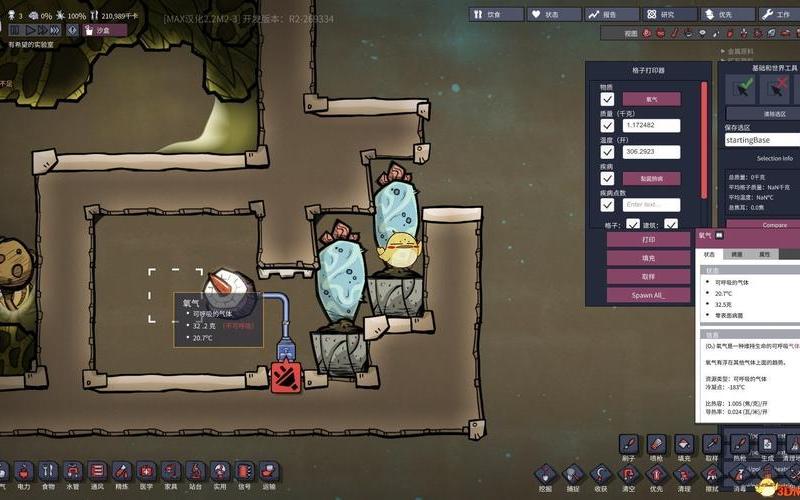Toggle the 物质 (element) checkbox
The image size is (800, 500).
[x=607, y=99]
